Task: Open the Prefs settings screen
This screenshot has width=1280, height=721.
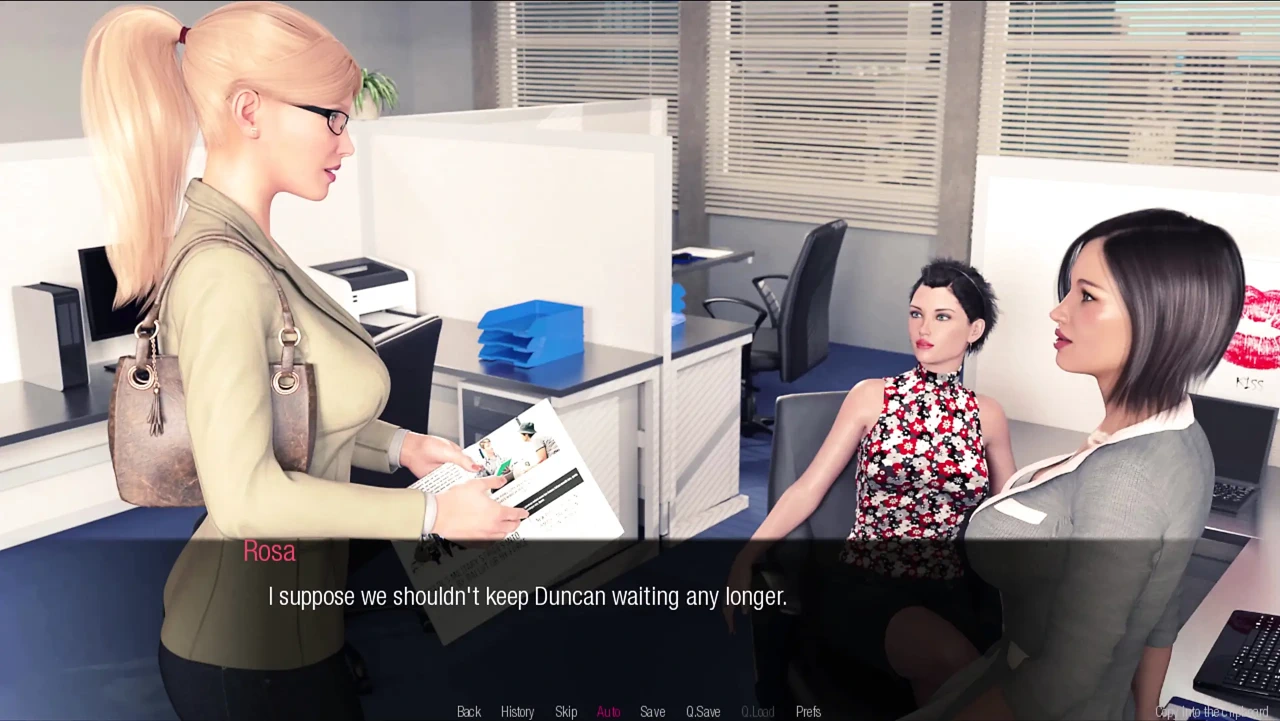Action: [x=808, y=711]
